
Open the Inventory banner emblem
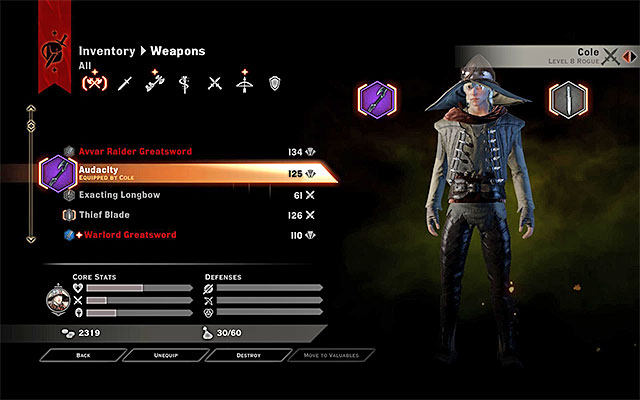50,51
